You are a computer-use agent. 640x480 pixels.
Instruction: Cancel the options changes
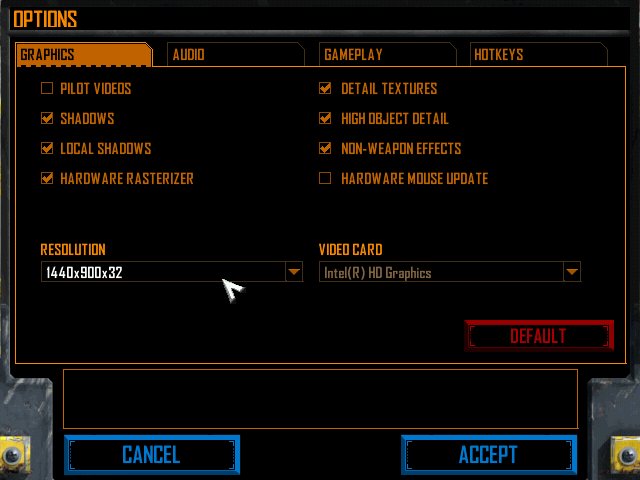pyautogui.click(x=151, y=455)
